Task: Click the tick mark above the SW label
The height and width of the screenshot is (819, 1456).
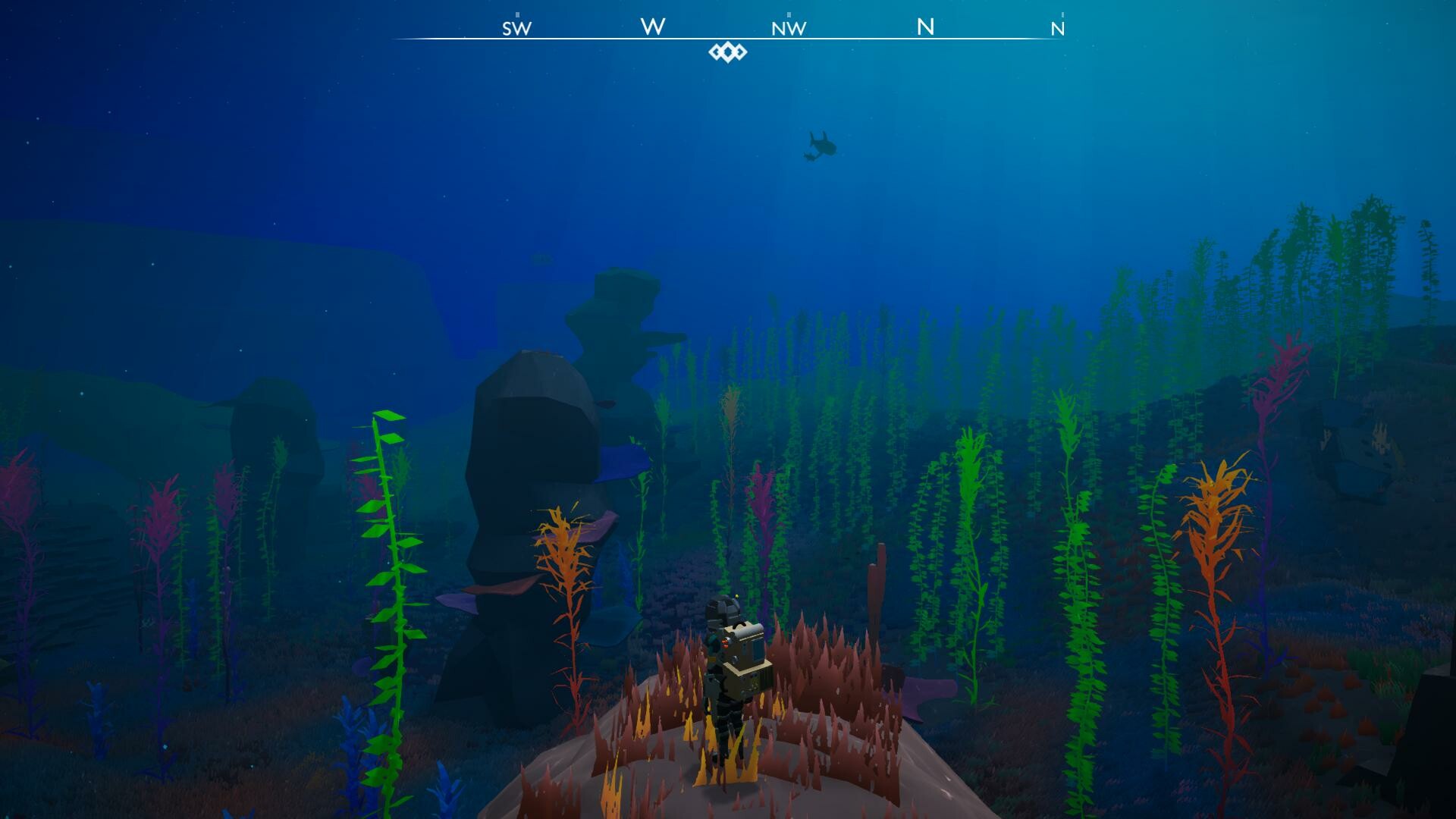Action: 516,13
